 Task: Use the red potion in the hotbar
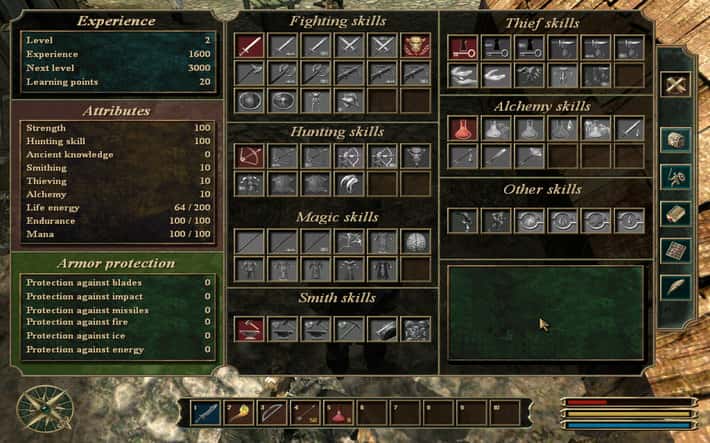click(x=339, y=411)
